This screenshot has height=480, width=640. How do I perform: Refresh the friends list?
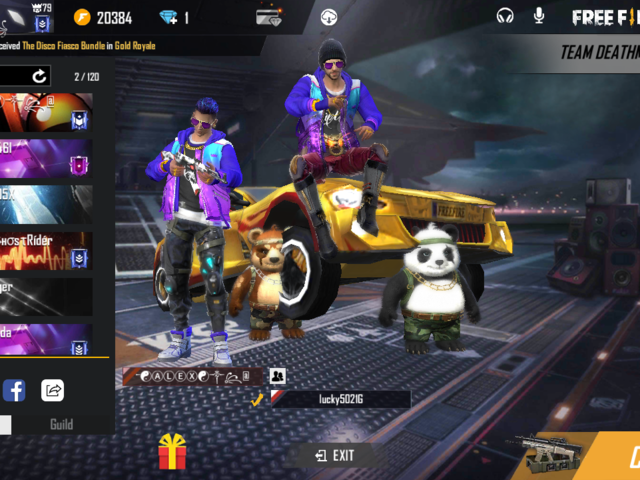click(x=39, y=76)
